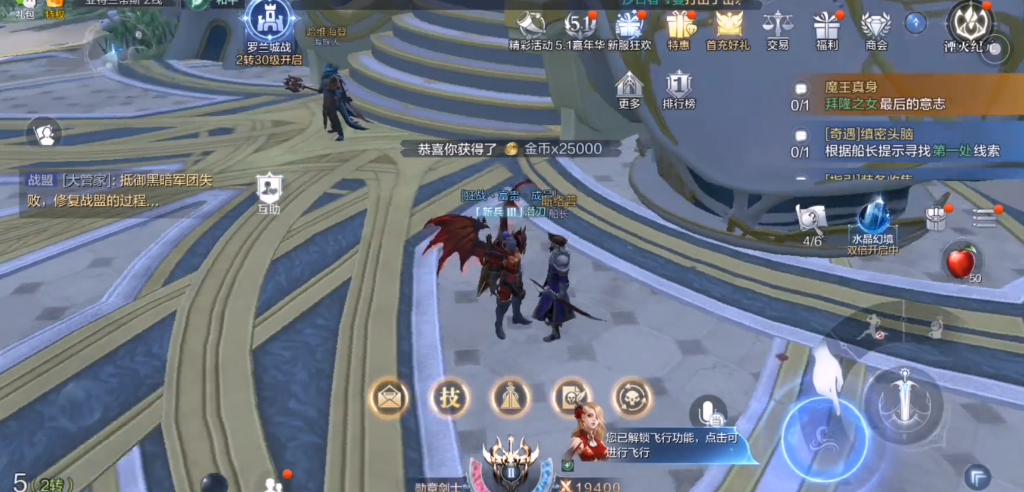The height and width of the screenshot is (492, 1024).
Task: Open the 技 skills button
Action: click(x=450, y=398)
